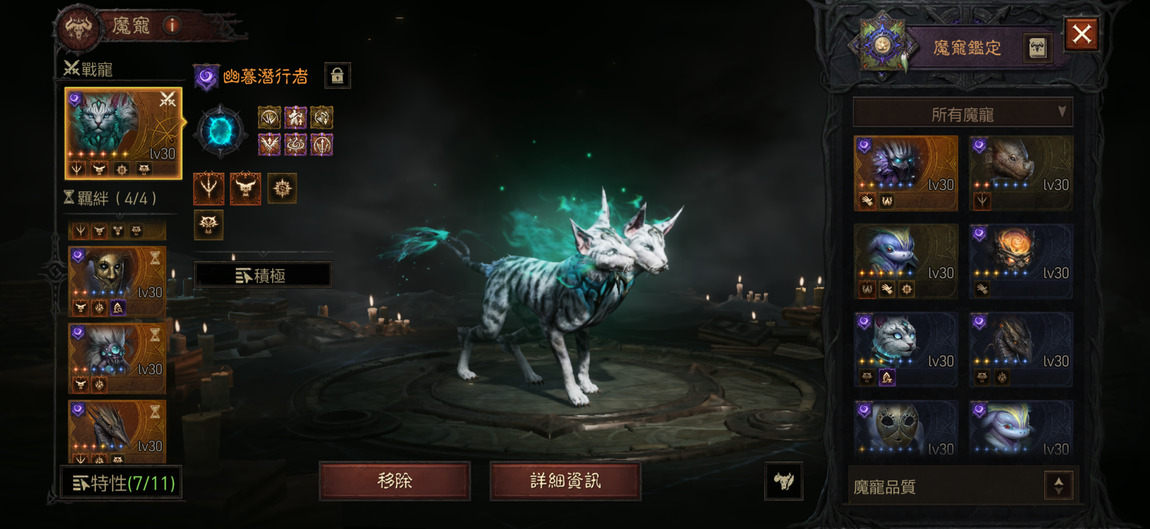Close the familiar panel with the X
The height and width of the screenshot is (529, 1150).
pyautogui.click(x=1081, y=35)
